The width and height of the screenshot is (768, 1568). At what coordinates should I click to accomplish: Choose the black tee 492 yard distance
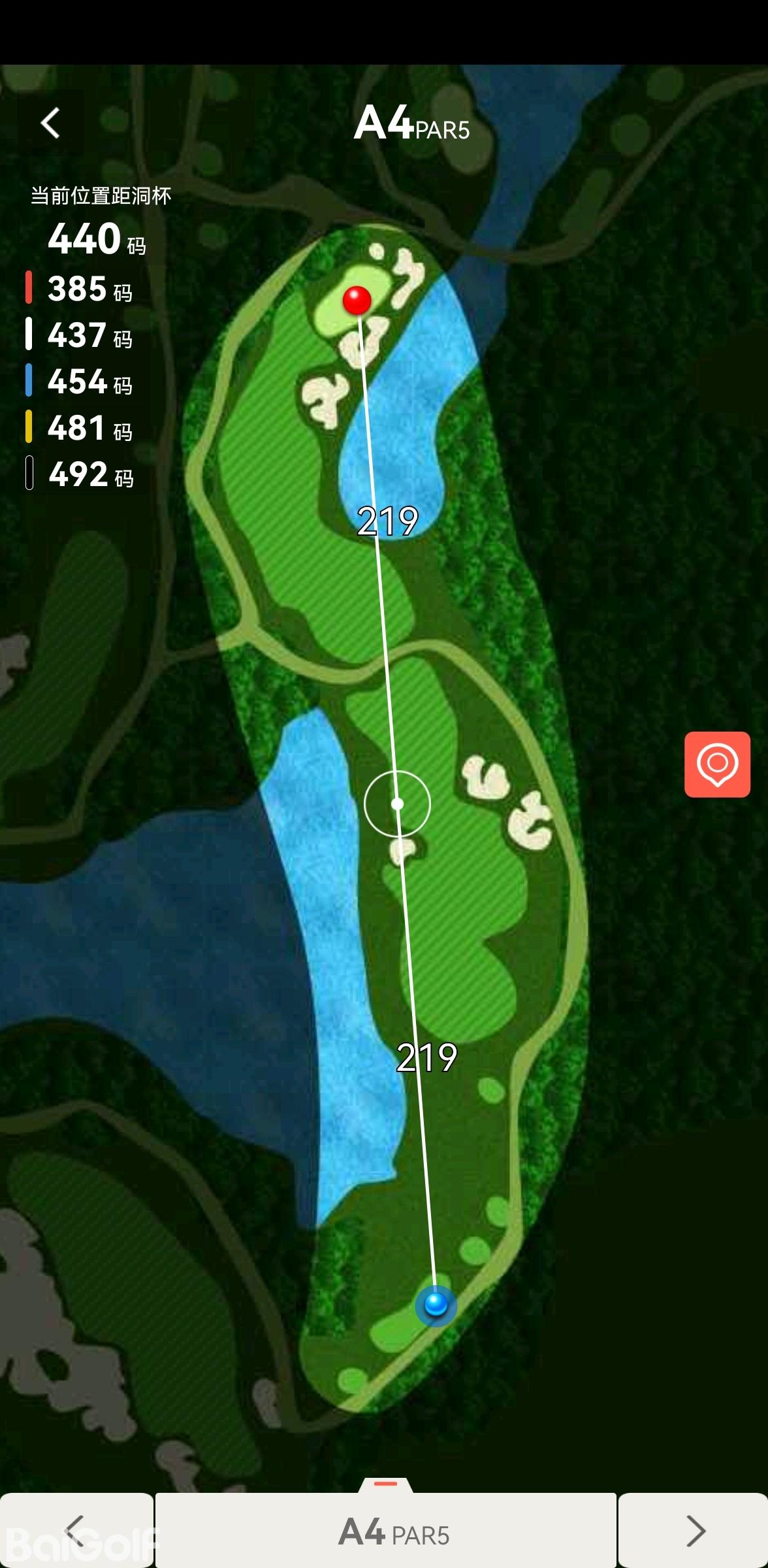[80, 474]
